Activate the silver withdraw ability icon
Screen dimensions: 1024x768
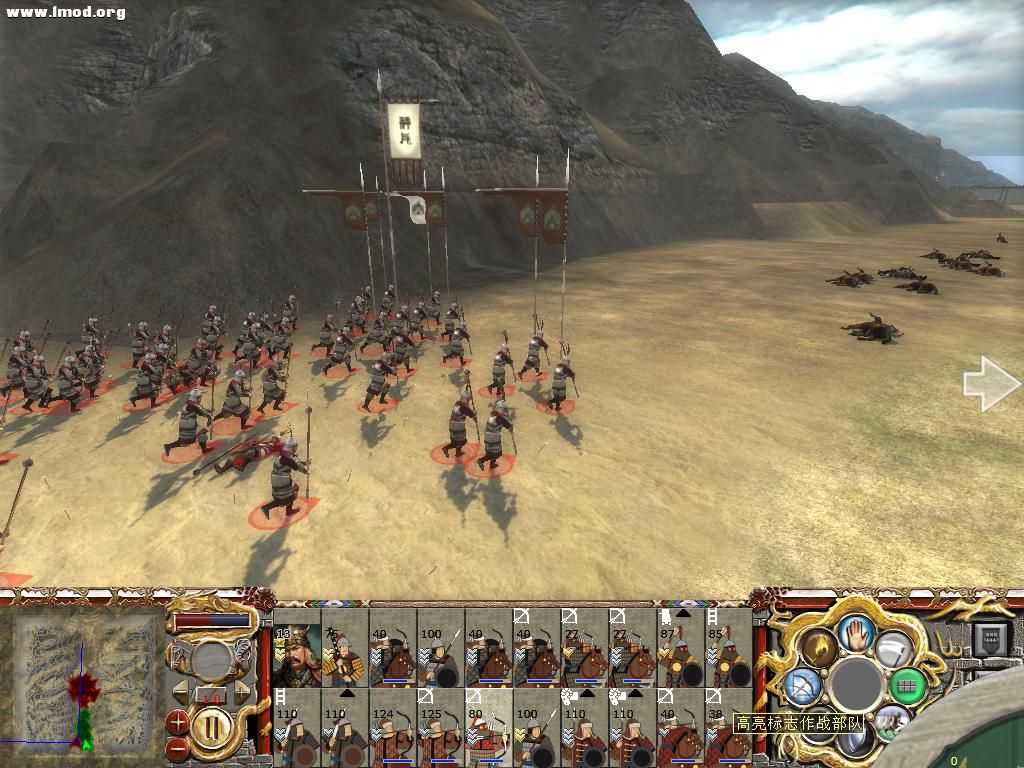coord(893,647)
